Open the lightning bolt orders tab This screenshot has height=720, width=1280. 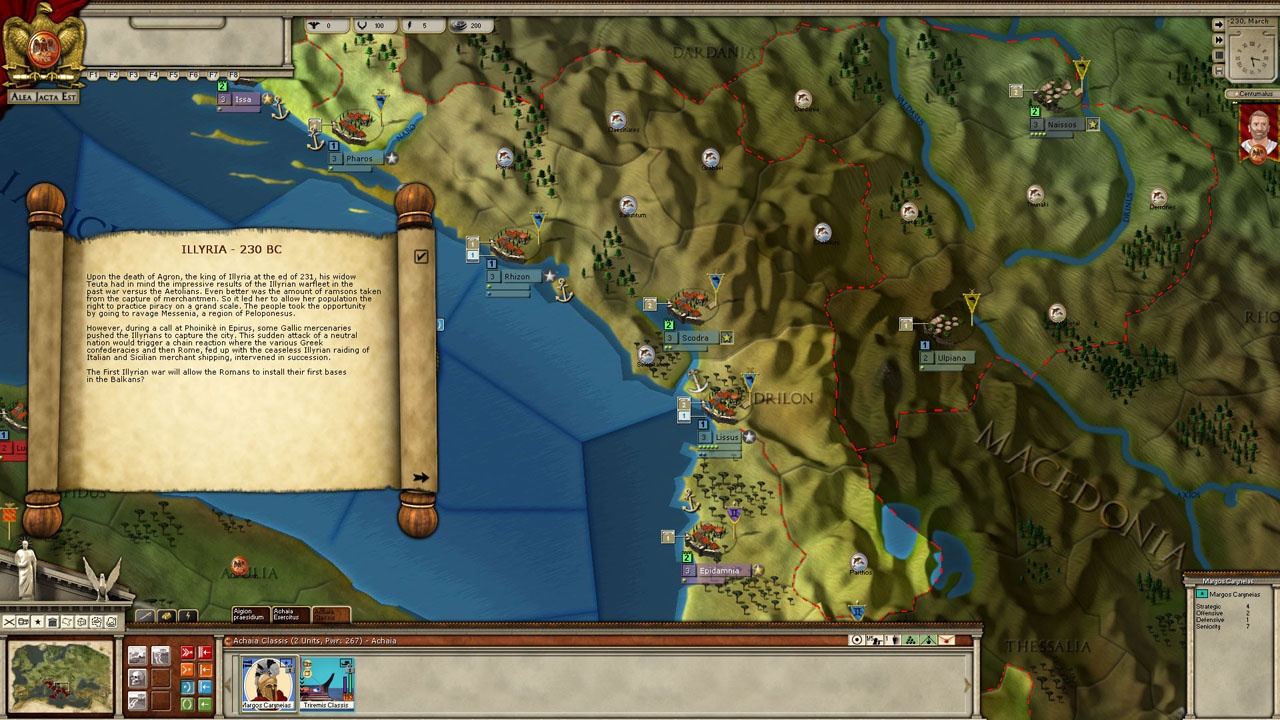click(x=187, y=616)
